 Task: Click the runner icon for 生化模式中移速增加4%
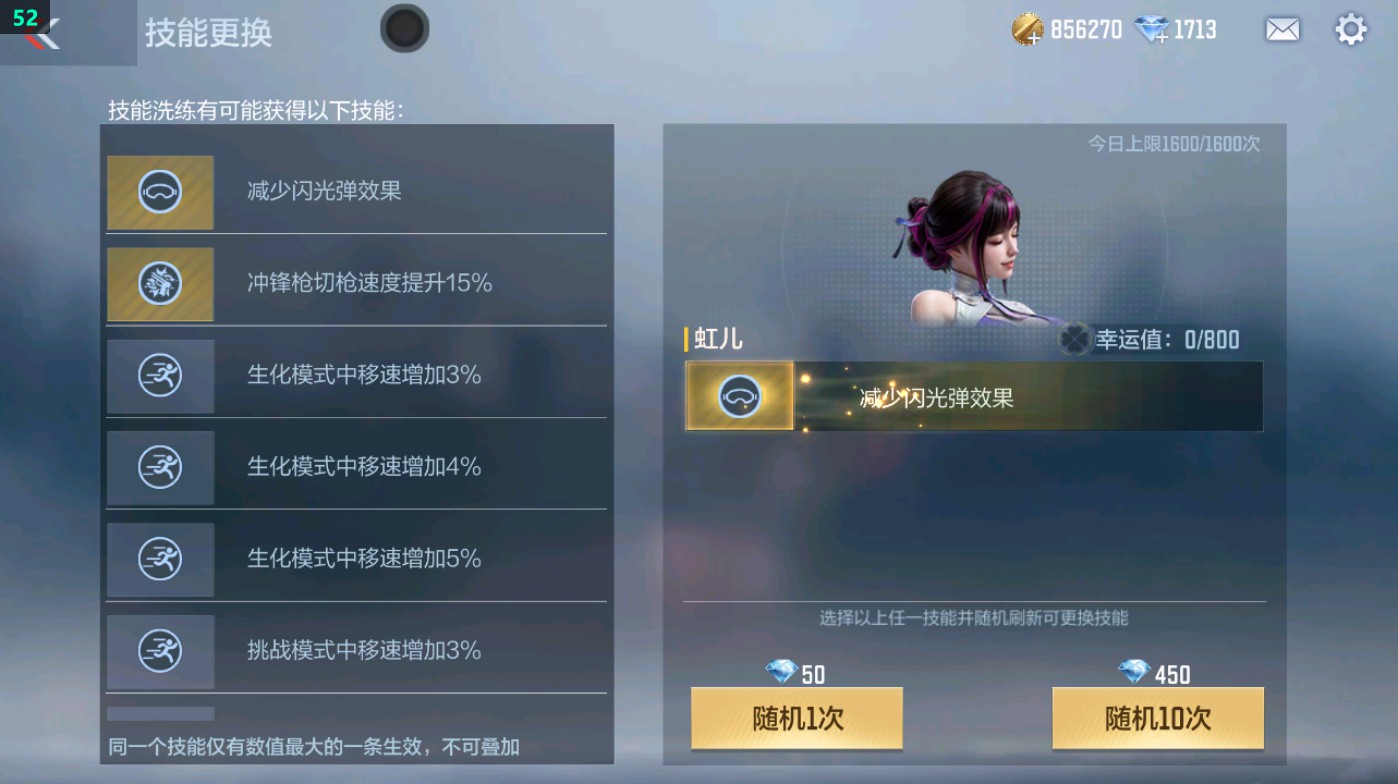click(160, 467)
